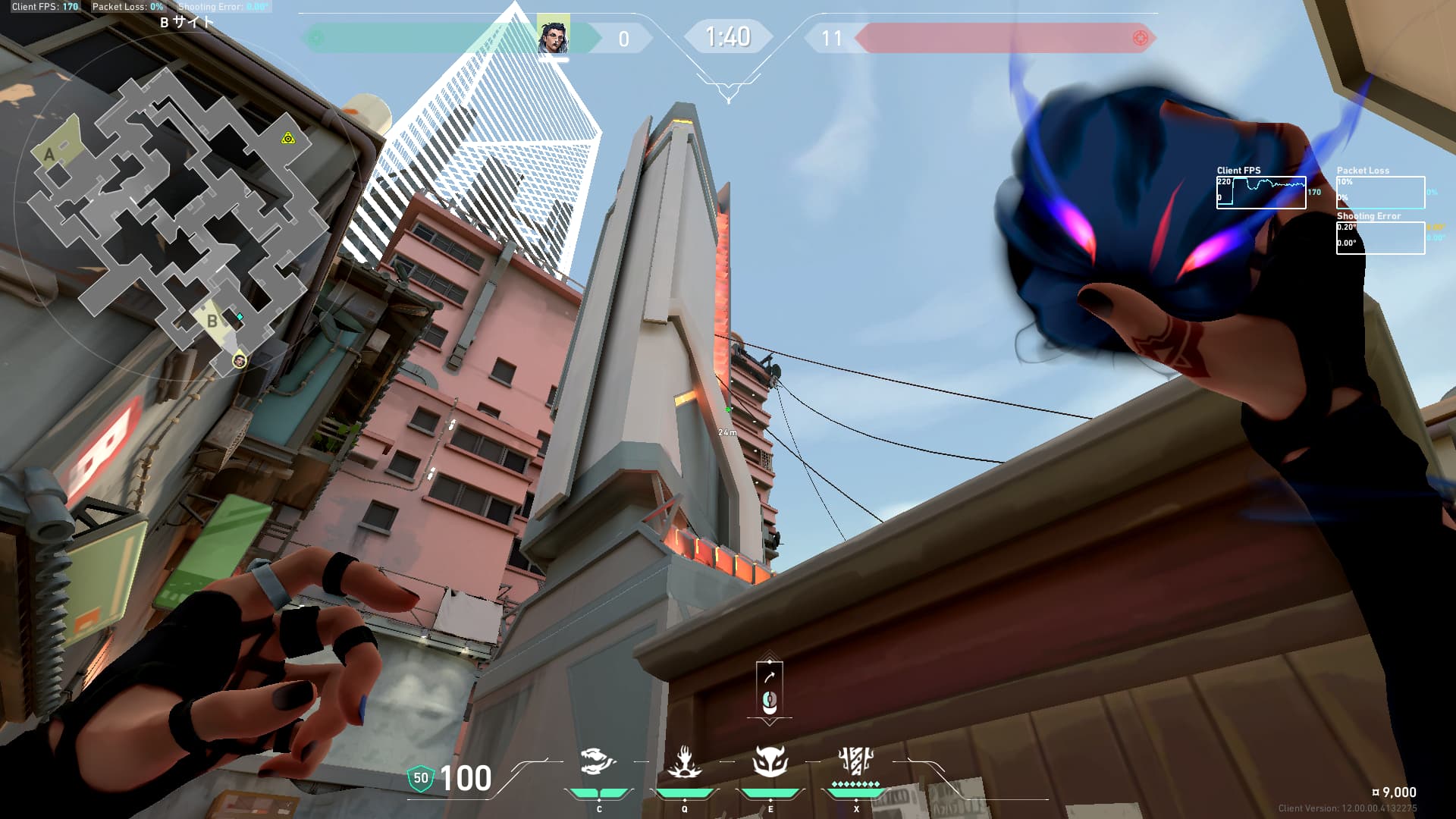Select the Leer eye ability icon
This screenshot has width=1456, height=819.
(x=598, y=761)
